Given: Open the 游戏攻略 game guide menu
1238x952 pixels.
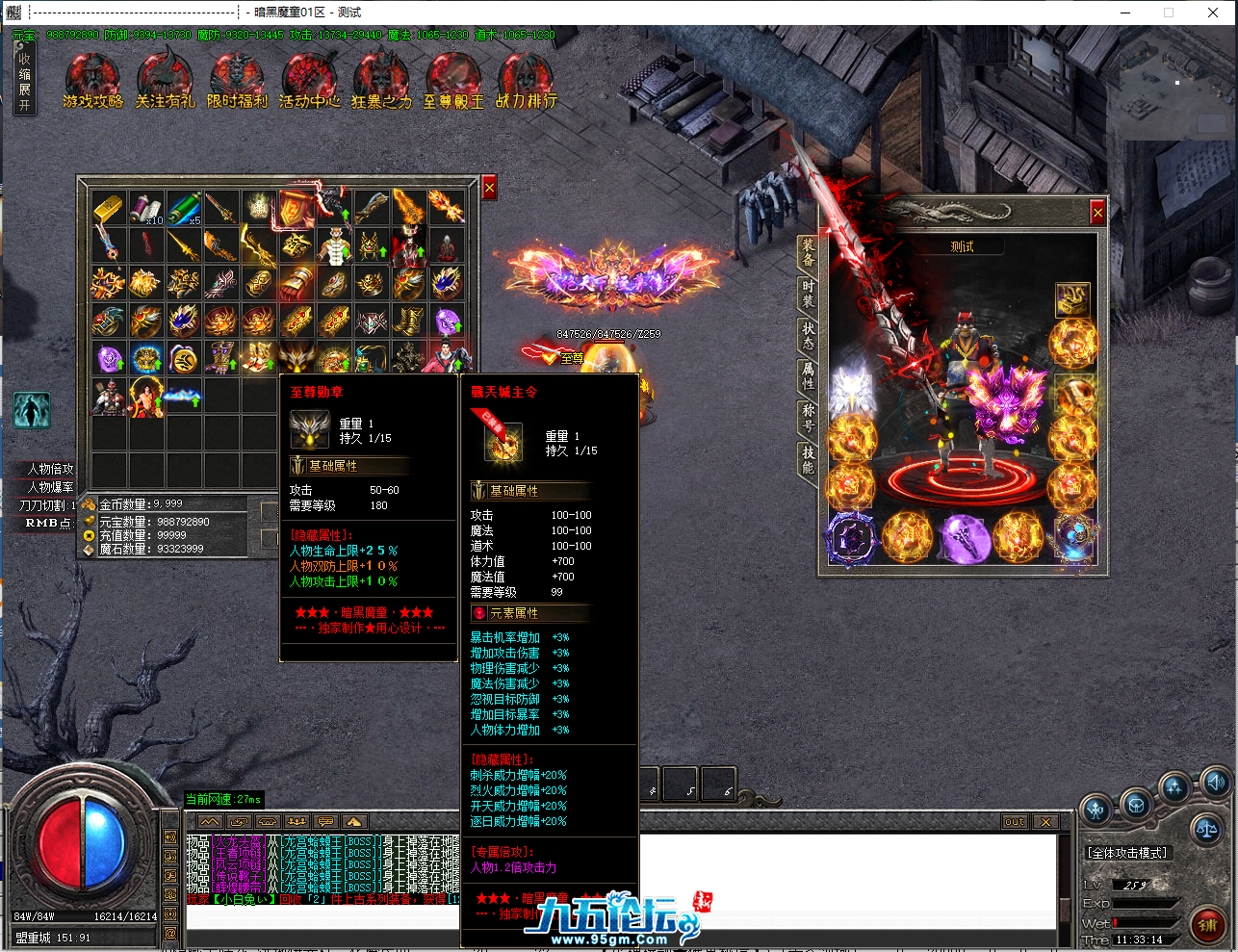Looking at the screenshot, I should pyautogui.click(x=92, y=79).
